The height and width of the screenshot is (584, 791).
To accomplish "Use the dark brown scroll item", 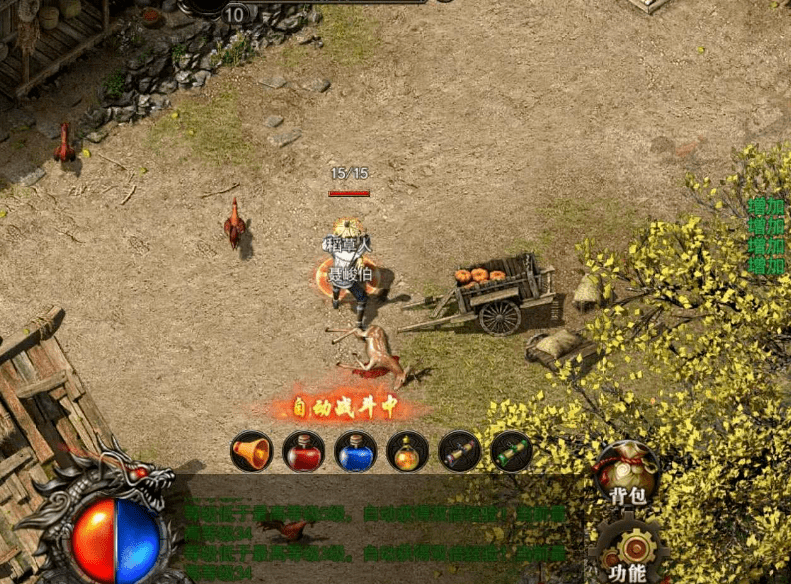I will coord(459,452).
